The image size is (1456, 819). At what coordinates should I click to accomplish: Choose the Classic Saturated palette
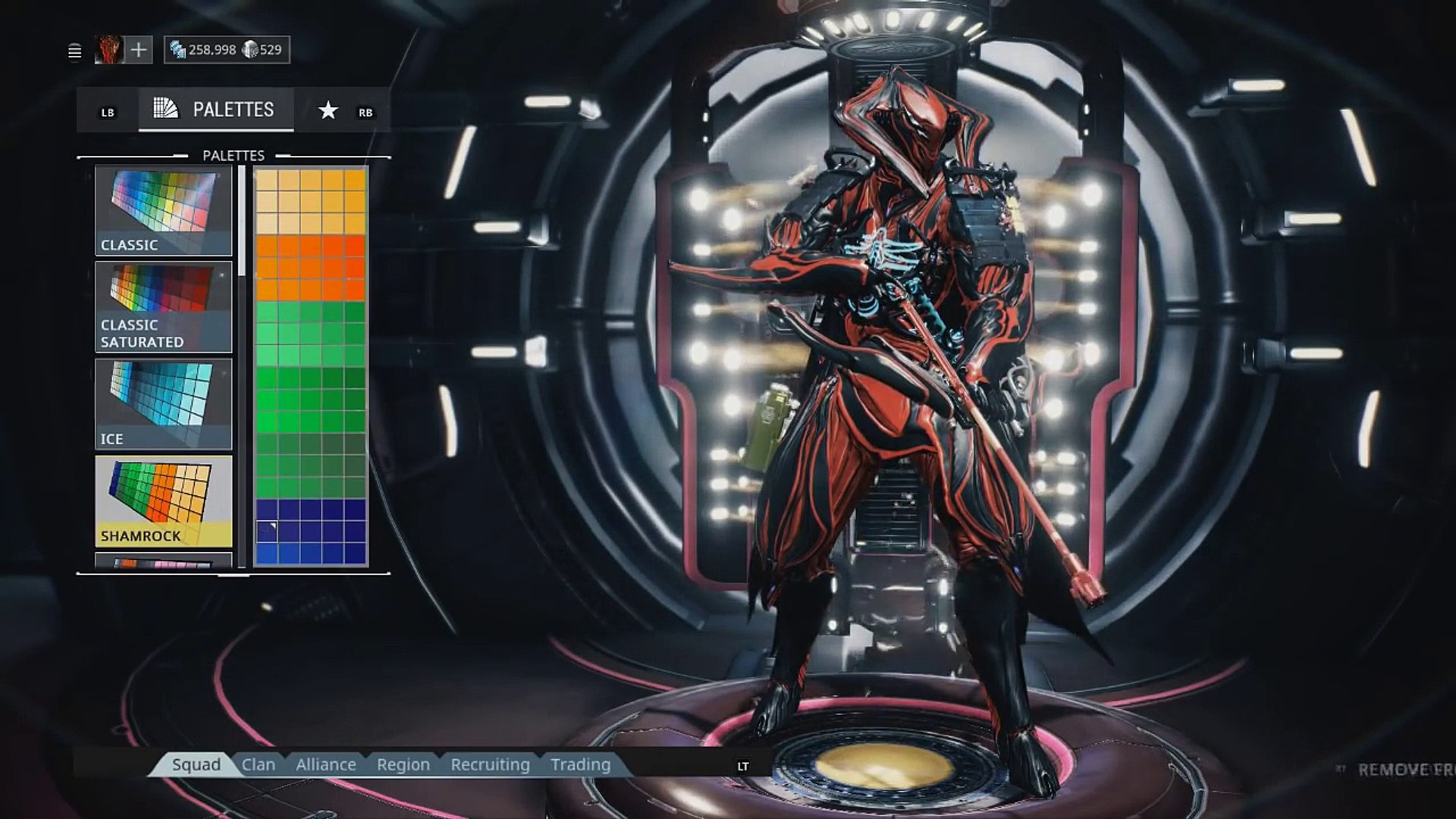pyautogui.click(x=164, y=307)
